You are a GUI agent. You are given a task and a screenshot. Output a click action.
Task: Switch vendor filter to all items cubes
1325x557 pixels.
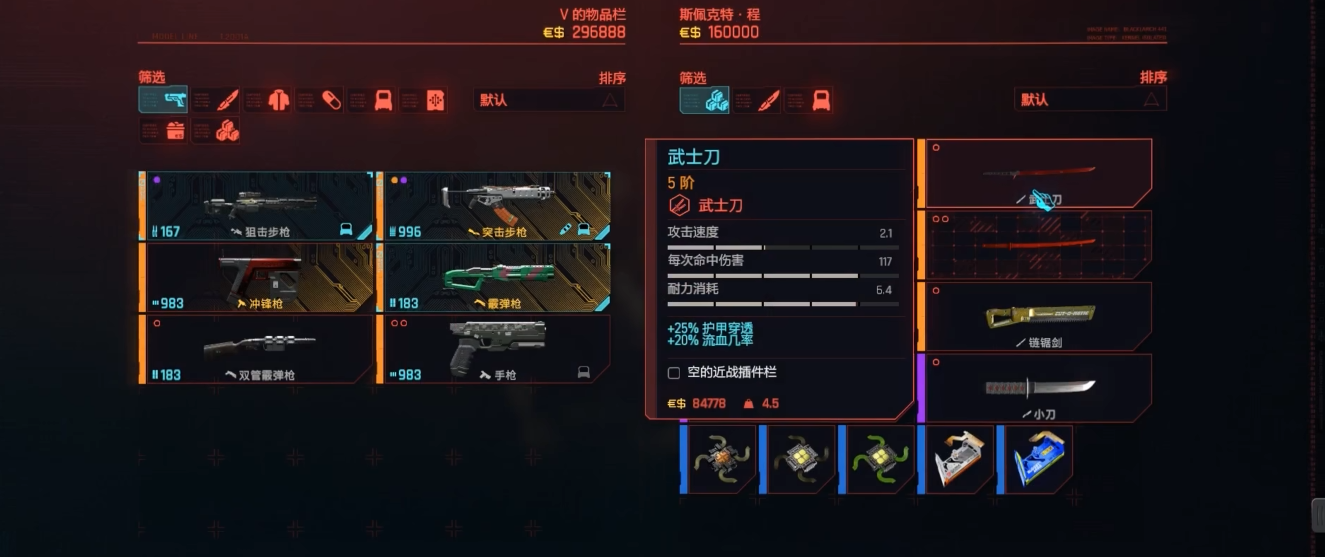pyautogui.click(x=704, y=100)
